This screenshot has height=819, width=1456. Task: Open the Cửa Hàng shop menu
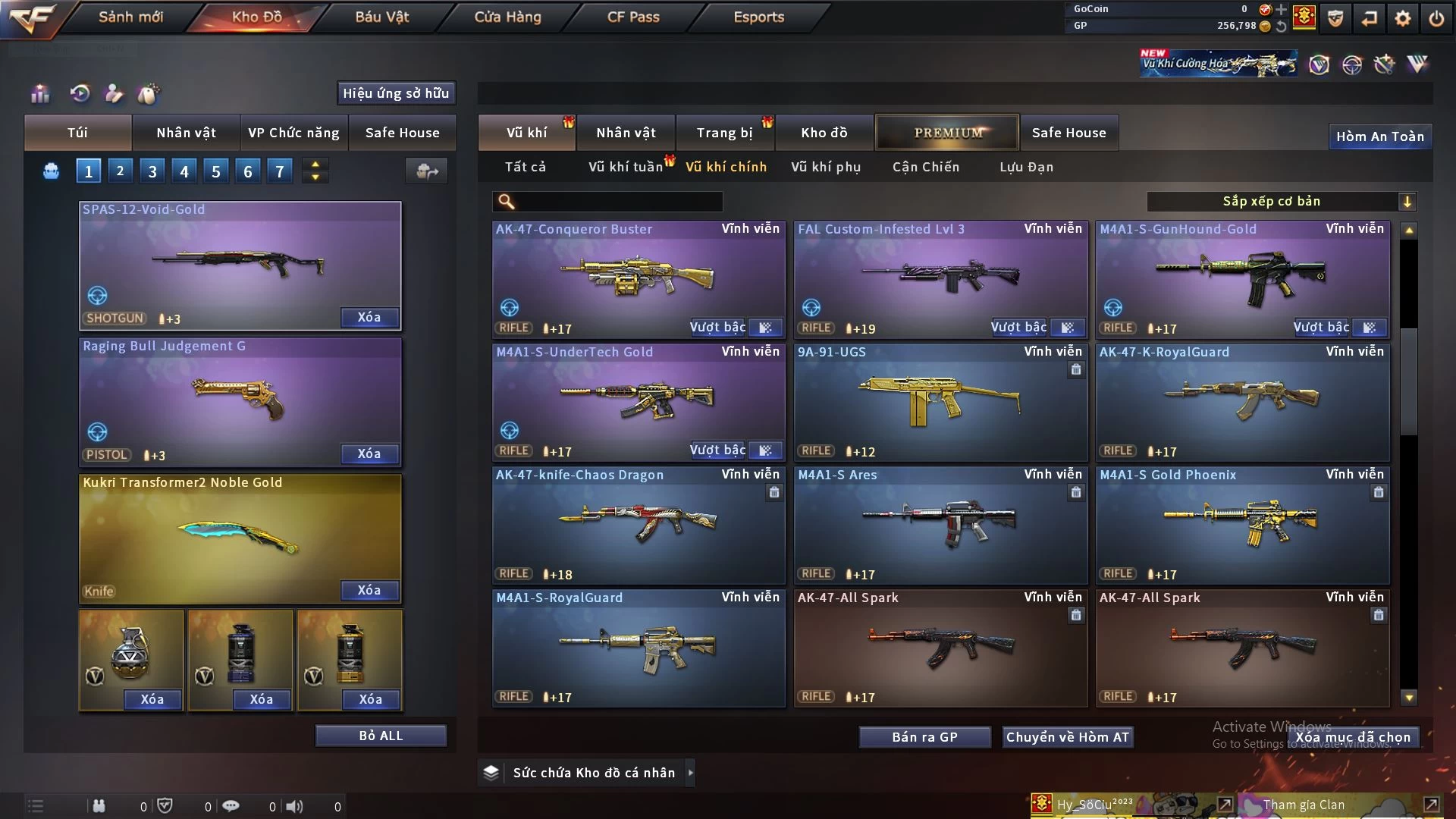(x=507, y=17)
